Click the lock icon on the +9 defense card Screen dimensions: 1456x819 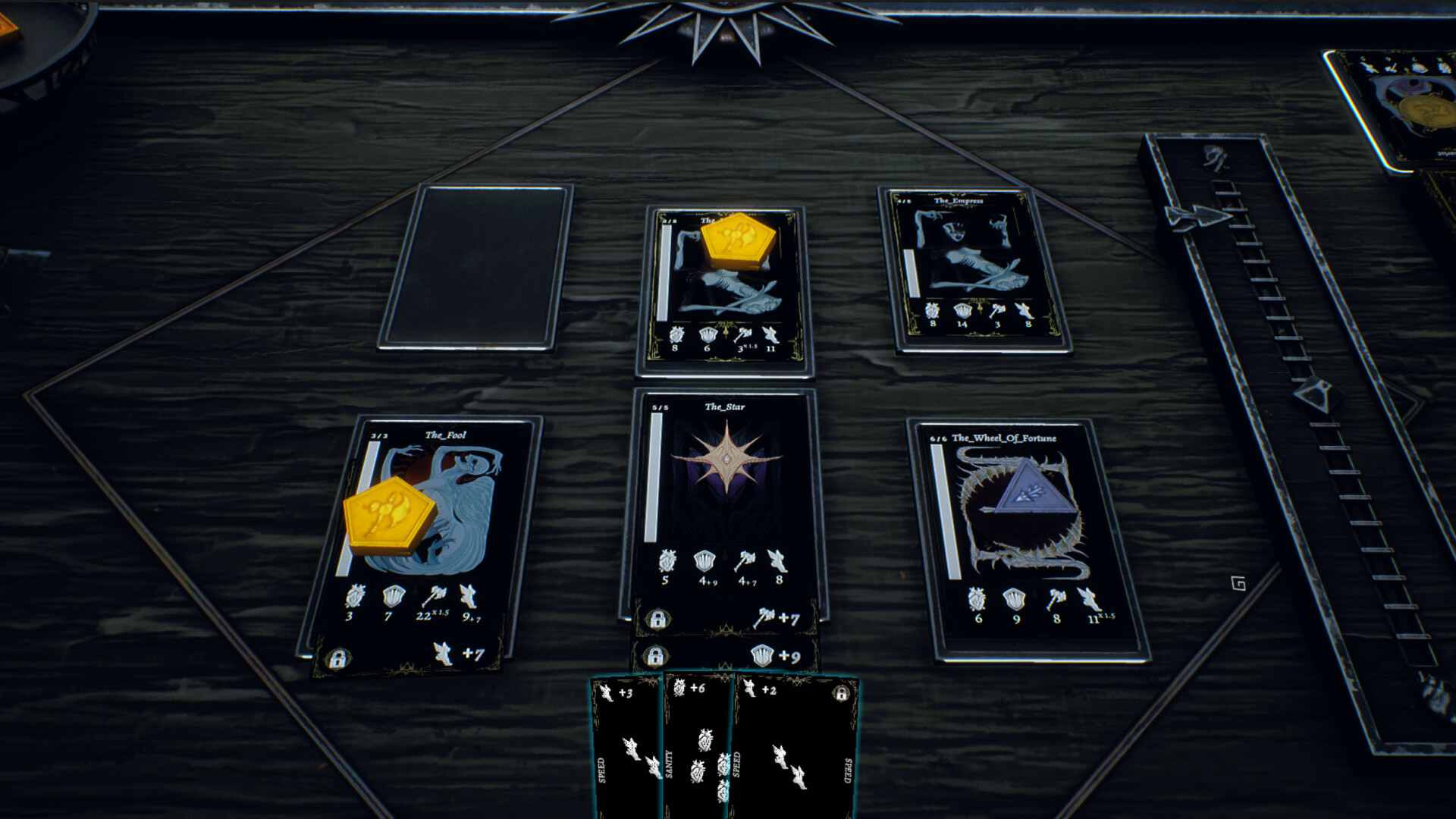(x=655, y=655)
